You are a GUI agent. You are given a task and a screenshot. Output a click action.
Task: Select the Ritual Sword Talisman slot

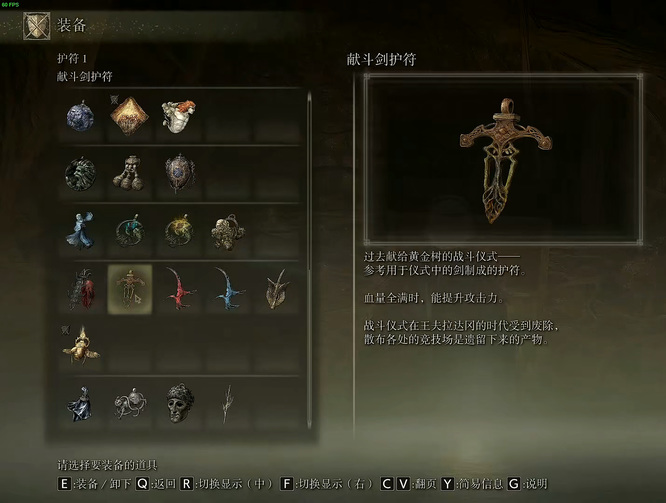click(x=130, y=288)
